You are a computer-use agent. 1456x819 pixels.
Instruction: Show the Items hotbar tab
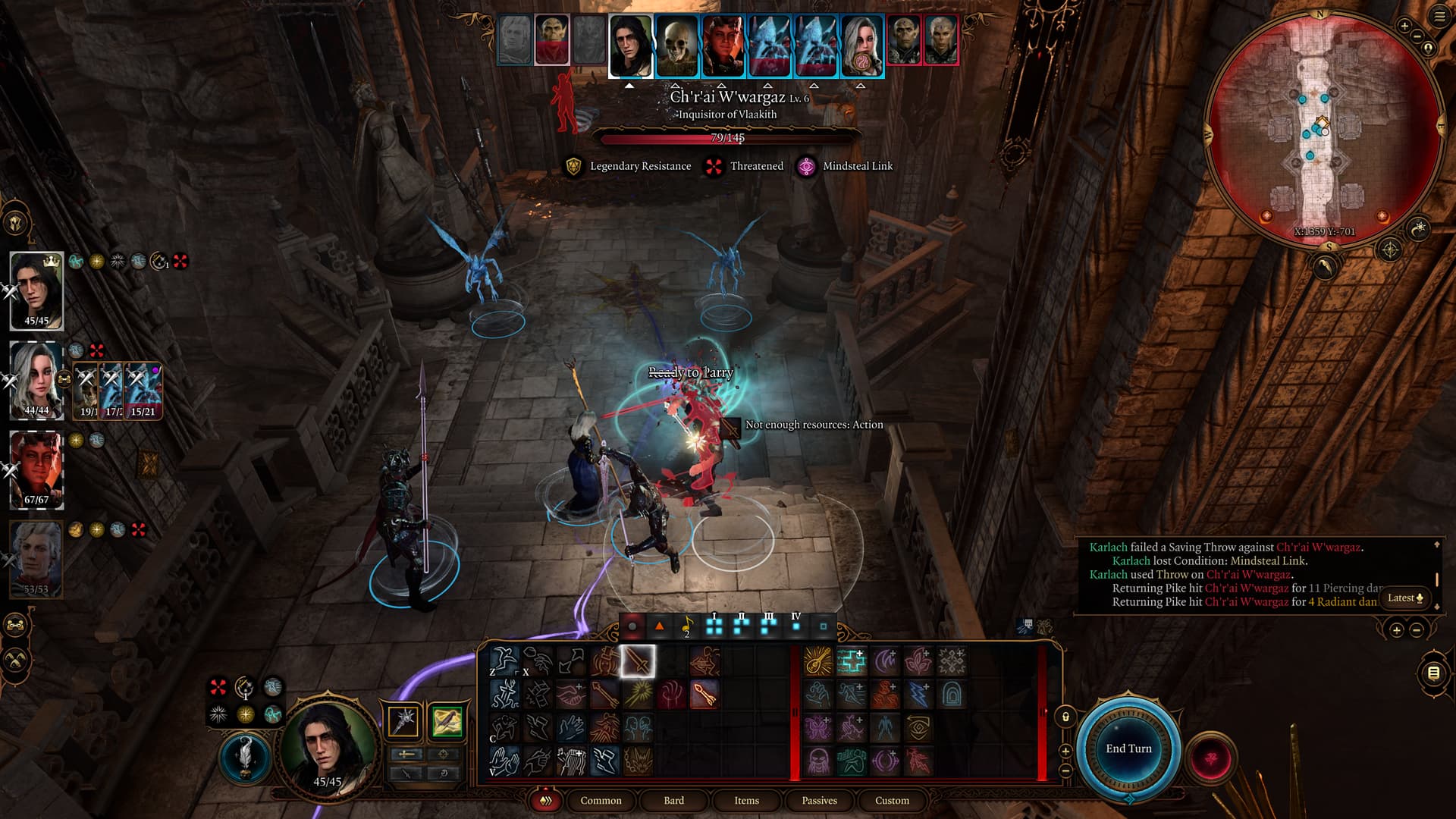click(x=746, y=800)
